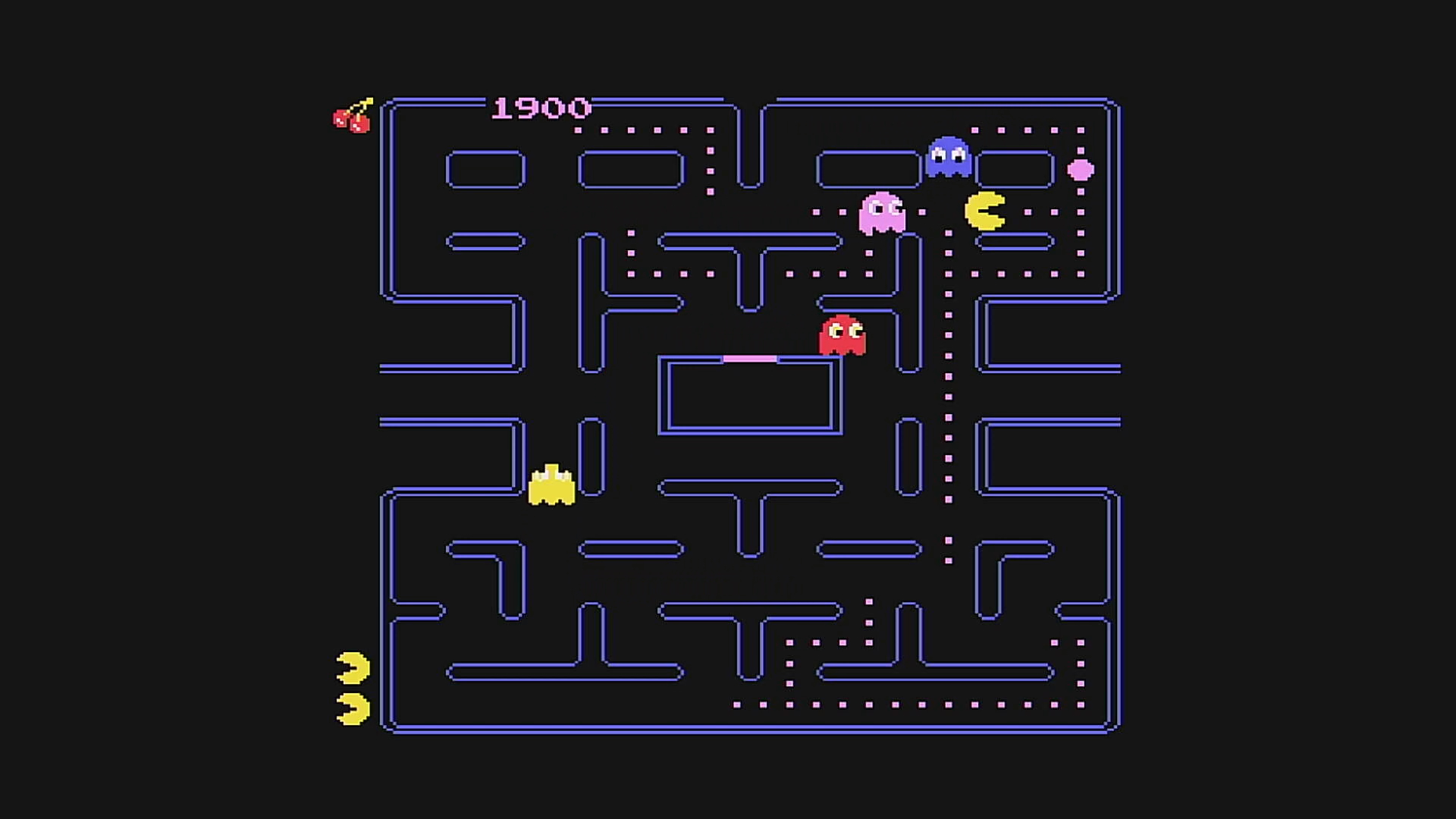Select the score display reading 1900
Screen dimensions: 1456x819
click(540, 108)
